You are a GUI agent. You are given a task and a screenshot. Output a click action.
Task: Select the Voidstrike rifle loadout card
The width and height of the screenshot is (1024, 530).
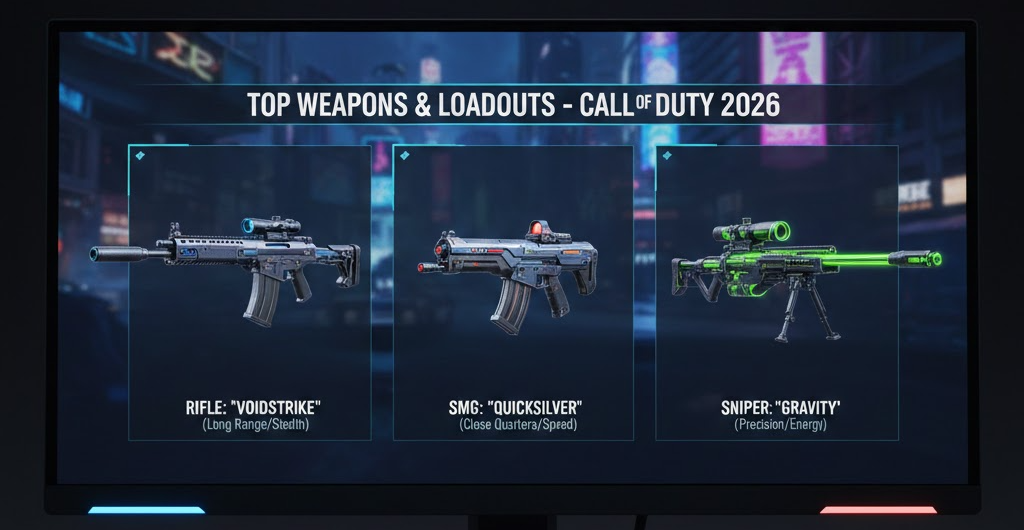[249, 292]
